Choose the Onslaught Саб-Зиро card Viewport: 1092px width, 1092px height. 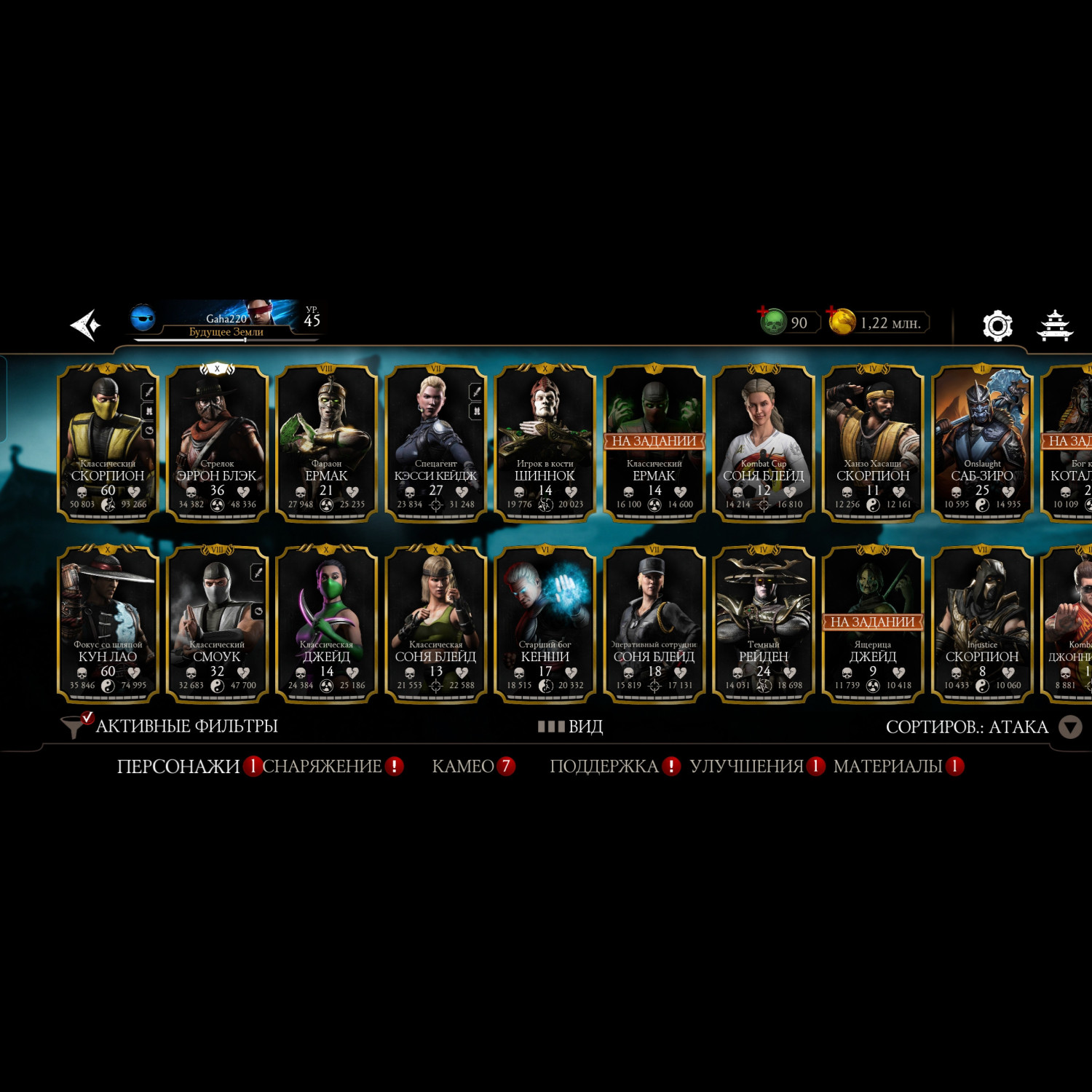pyautogui.click(x=982, y=443)
